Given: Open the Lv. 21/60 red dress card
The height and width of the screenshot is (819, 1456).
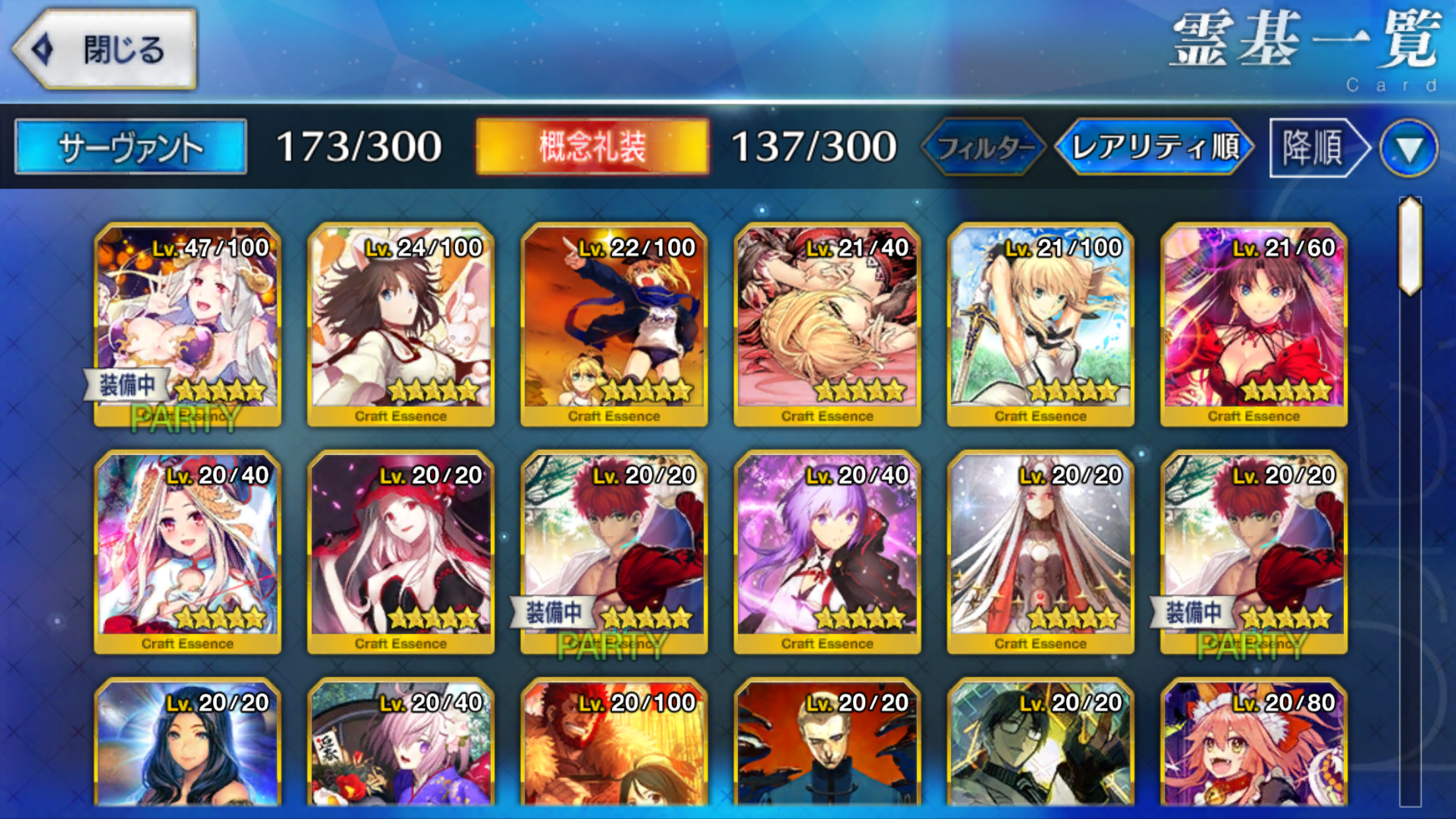Looking at the screenshot, I should tap(1254, 324).
